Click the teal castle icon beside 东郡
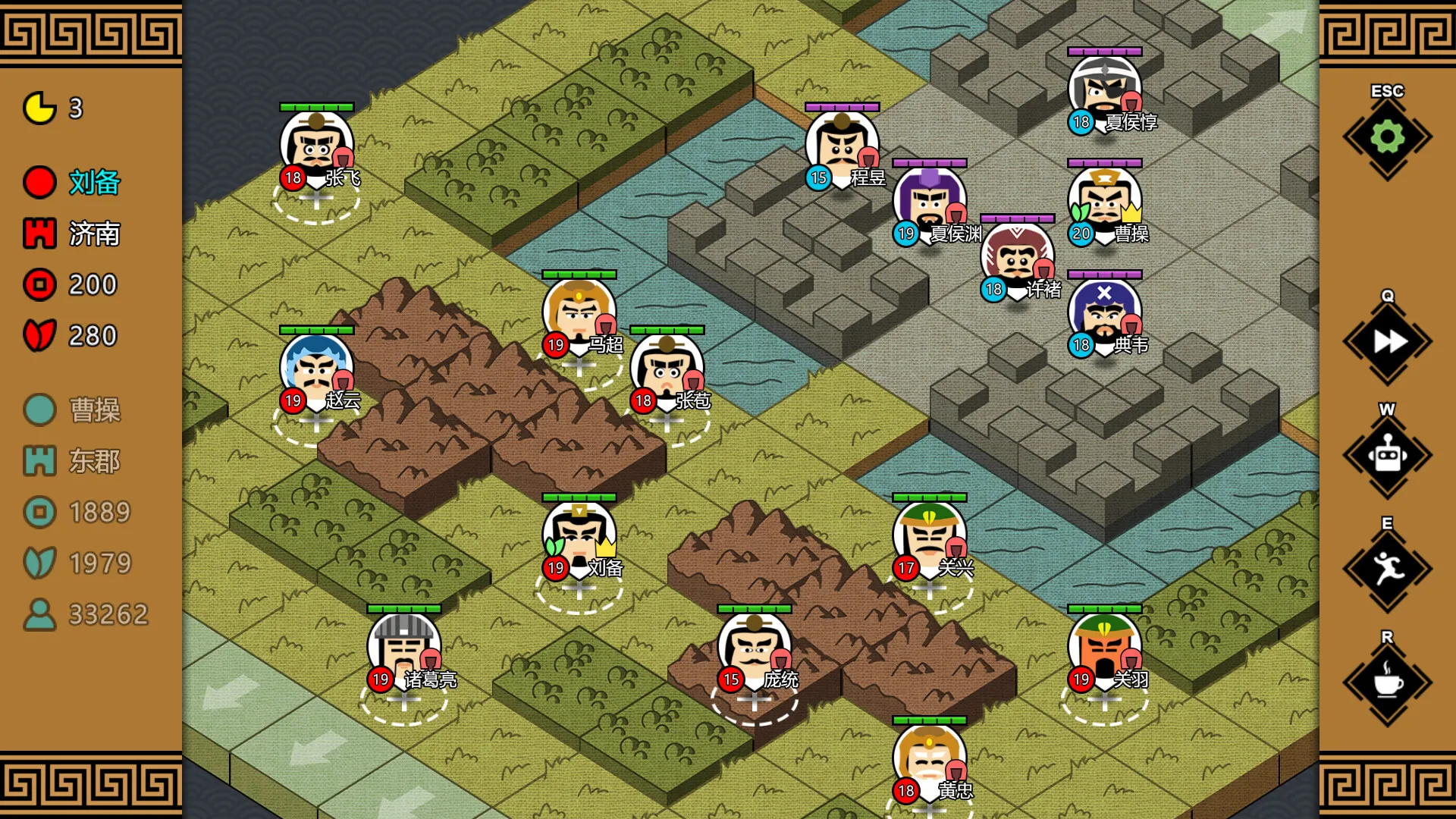 tap(38, 461)
